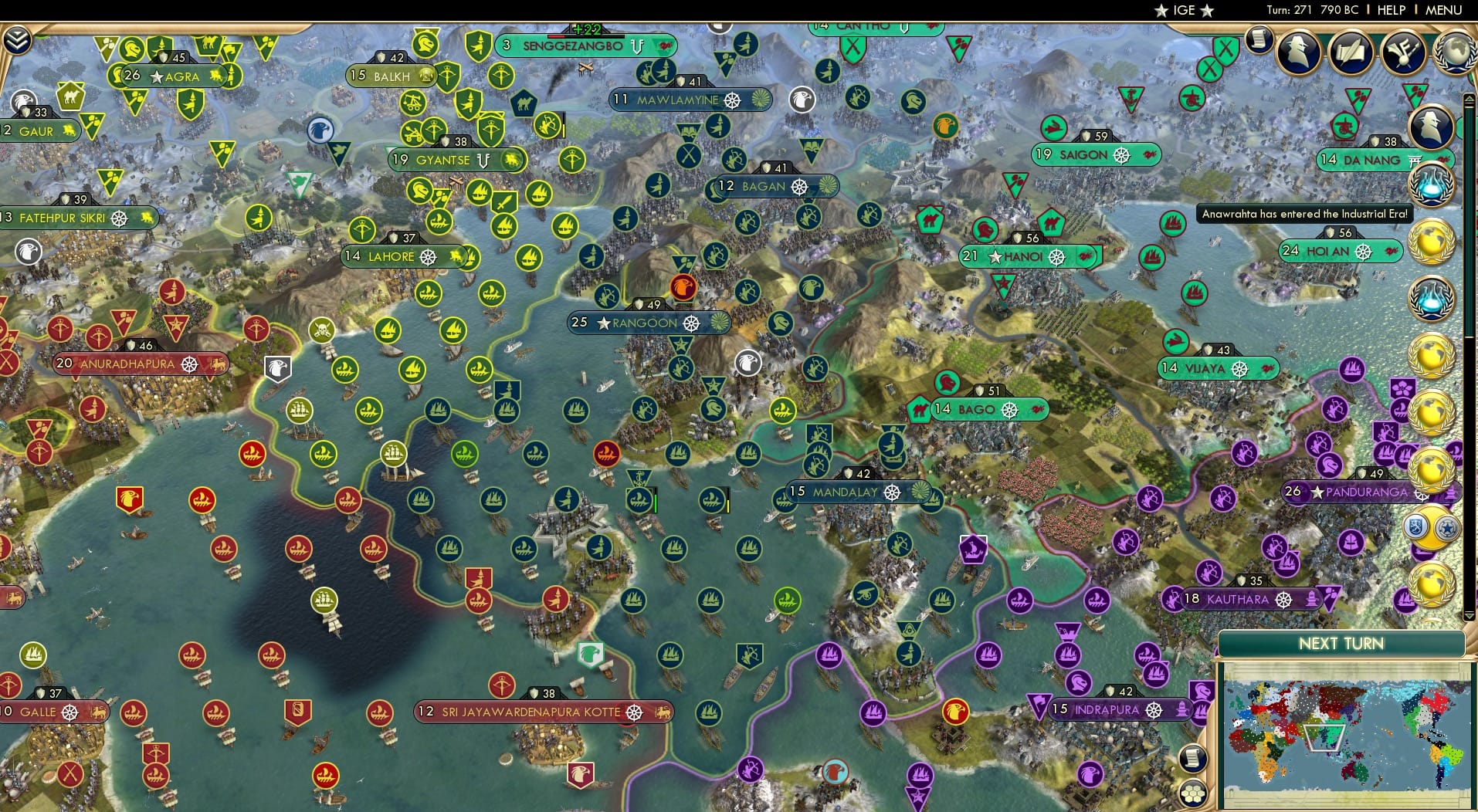Toggle strategic view with the hexagon icon
The image size is (1478, 812).
tap(1192, 794)
